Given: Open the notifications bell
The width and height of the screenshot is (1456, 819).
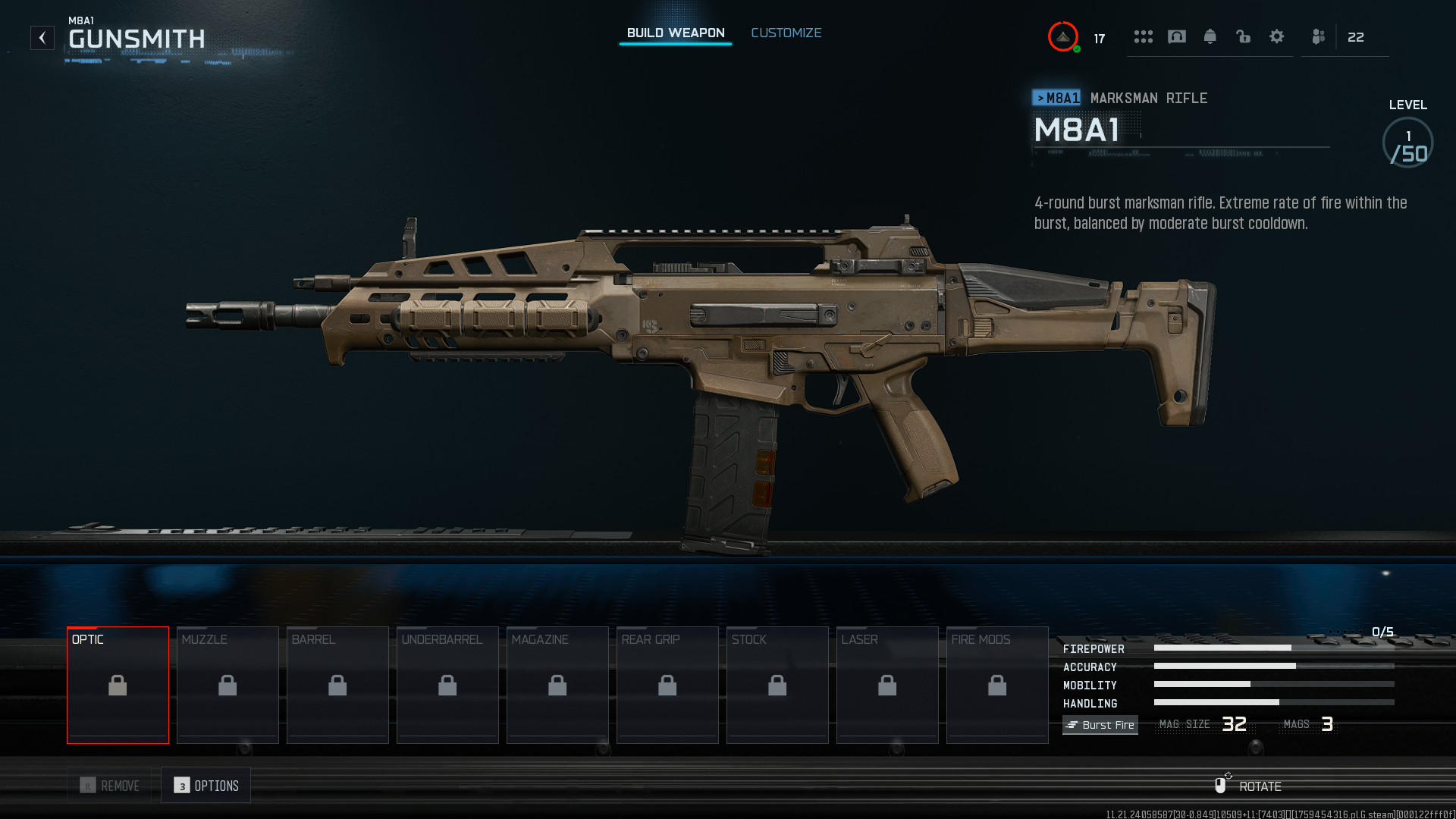Looking at the screenshot, I should tap(1210, 36).
